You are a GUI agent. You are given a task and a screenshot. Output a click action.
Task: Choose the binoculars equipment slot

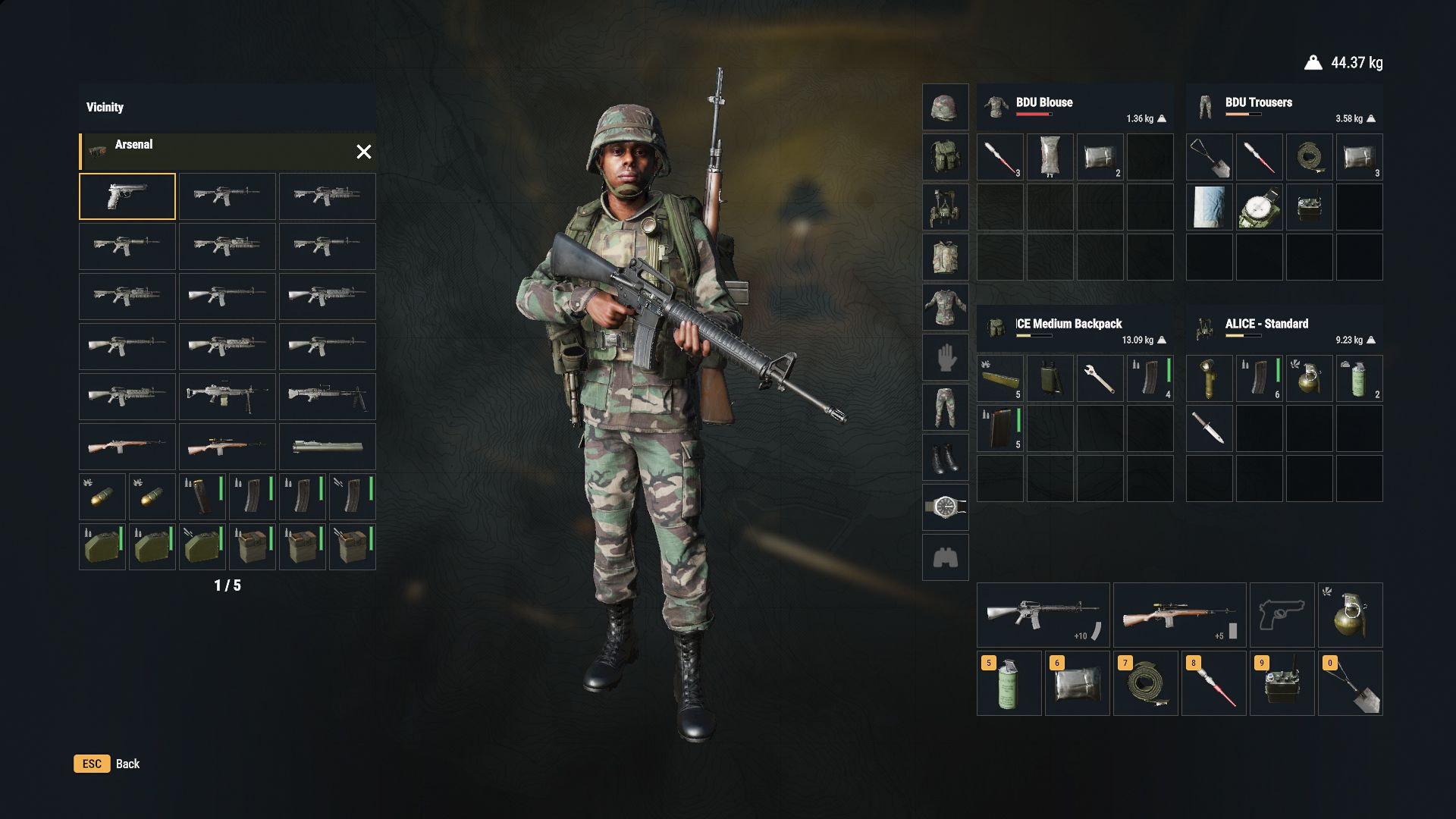click(x=945, y=557)
